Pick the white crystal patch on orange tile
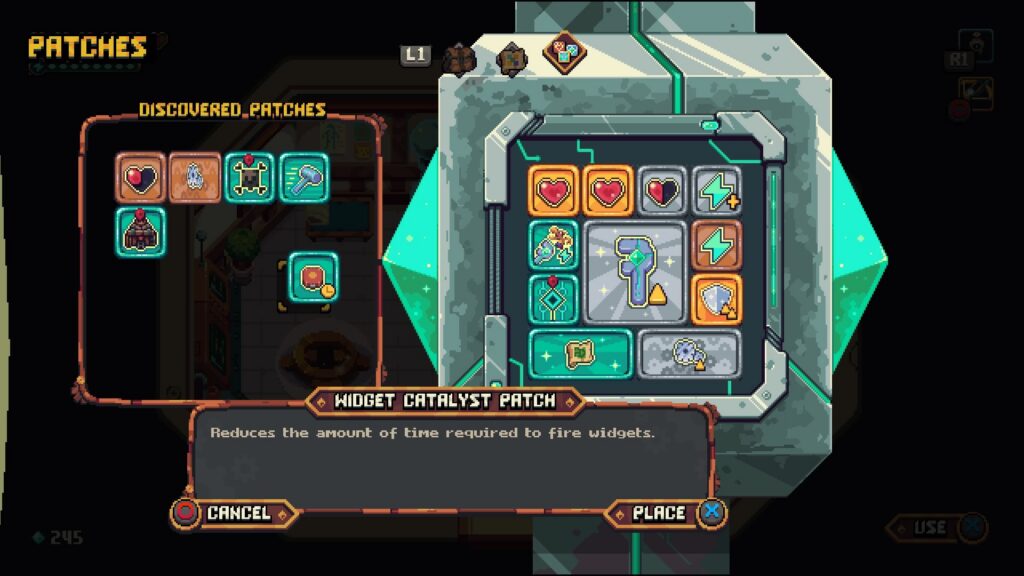1024x576 pixels. [194, 178]
